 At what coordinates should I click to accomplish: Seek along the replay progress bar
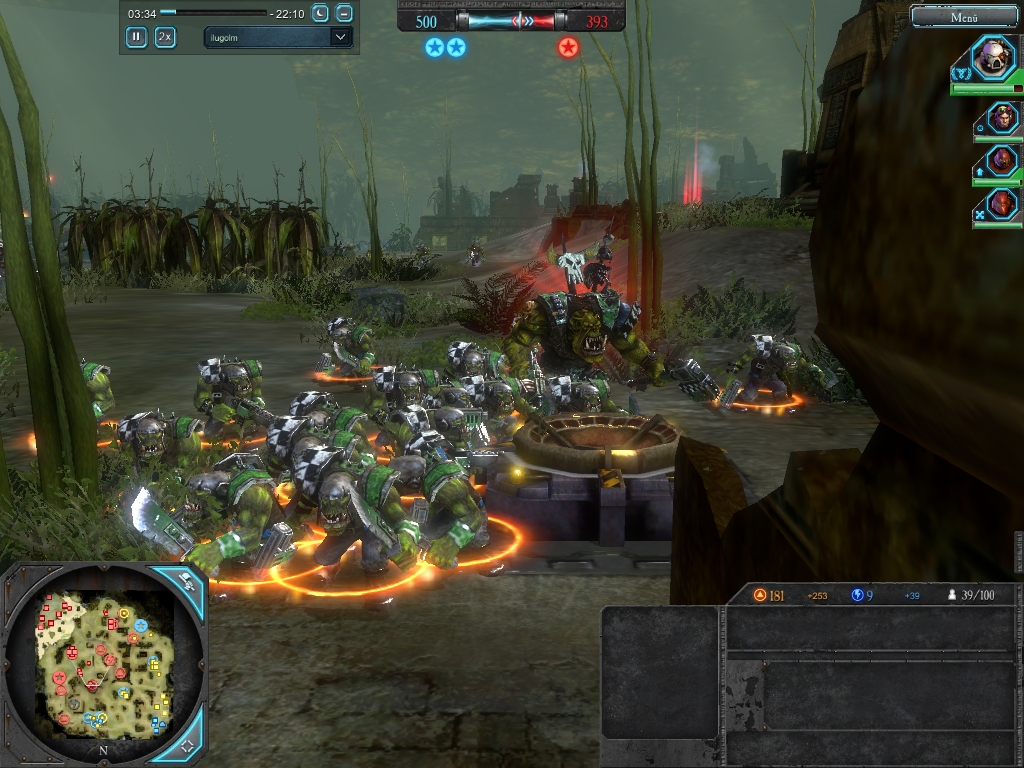coord(213,13)
